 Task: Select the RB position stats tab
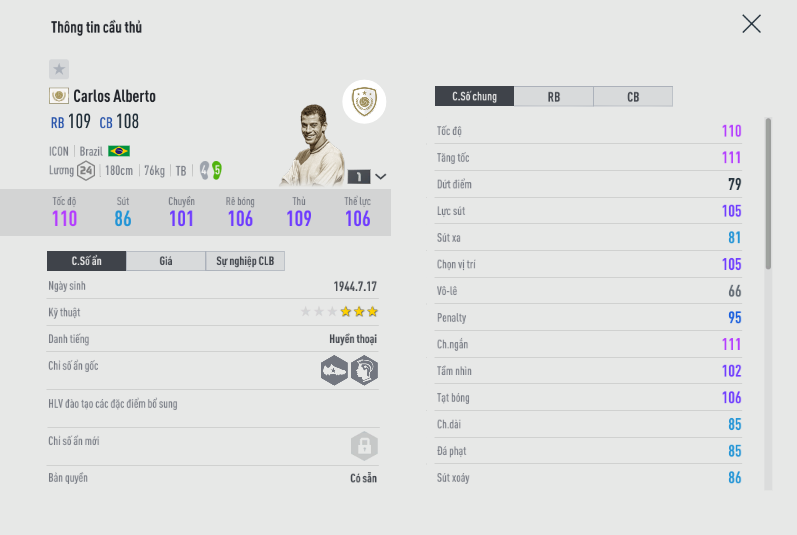[x=553, y=97]
